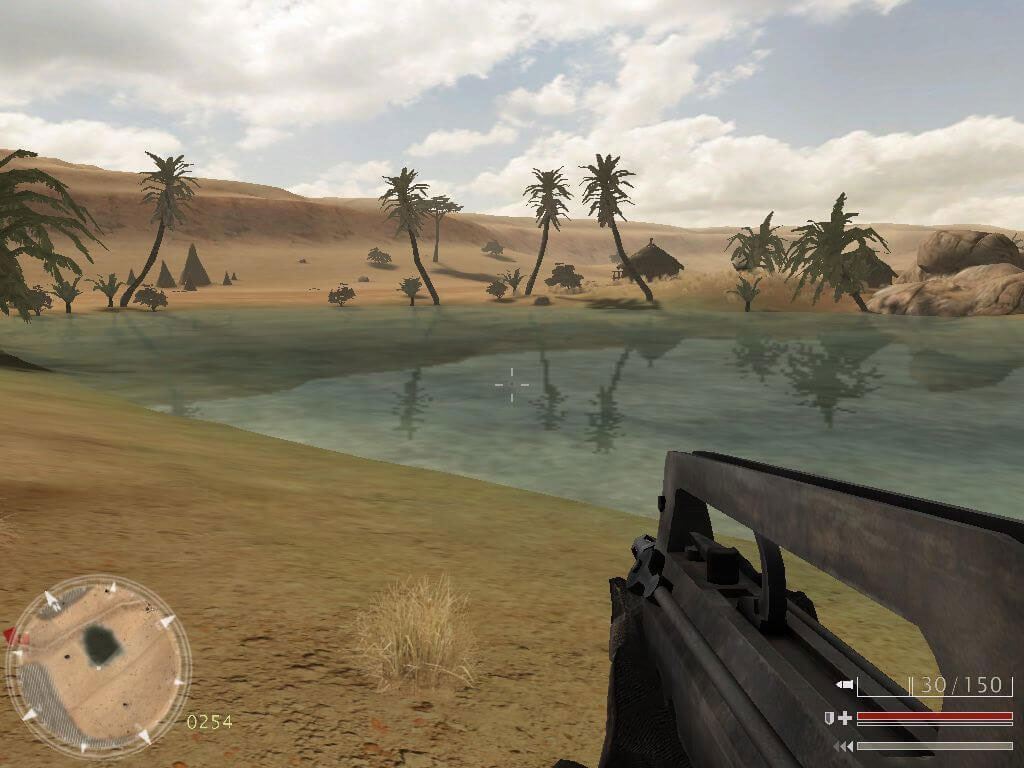This screenshot has width=1024, height=768.
Task: Click the circular minimap radar
Action: 97,665
